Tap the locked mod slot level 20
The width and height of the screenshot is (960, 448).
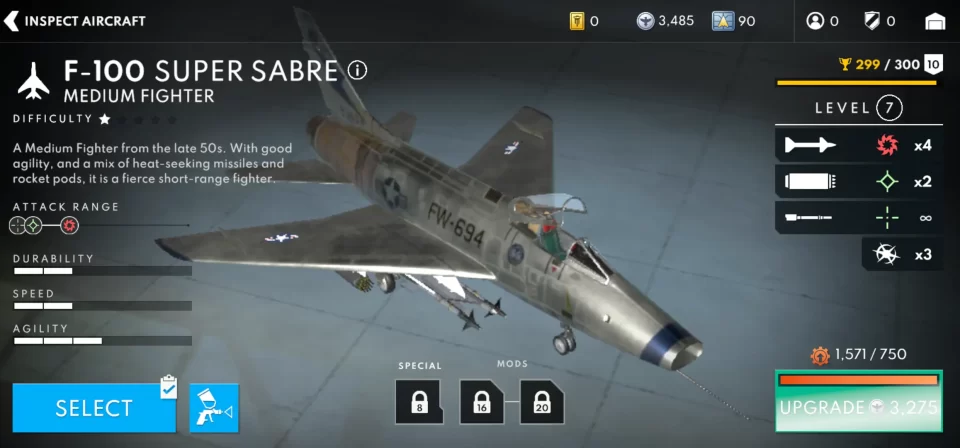pyautogui.click(x=541, y=401)
